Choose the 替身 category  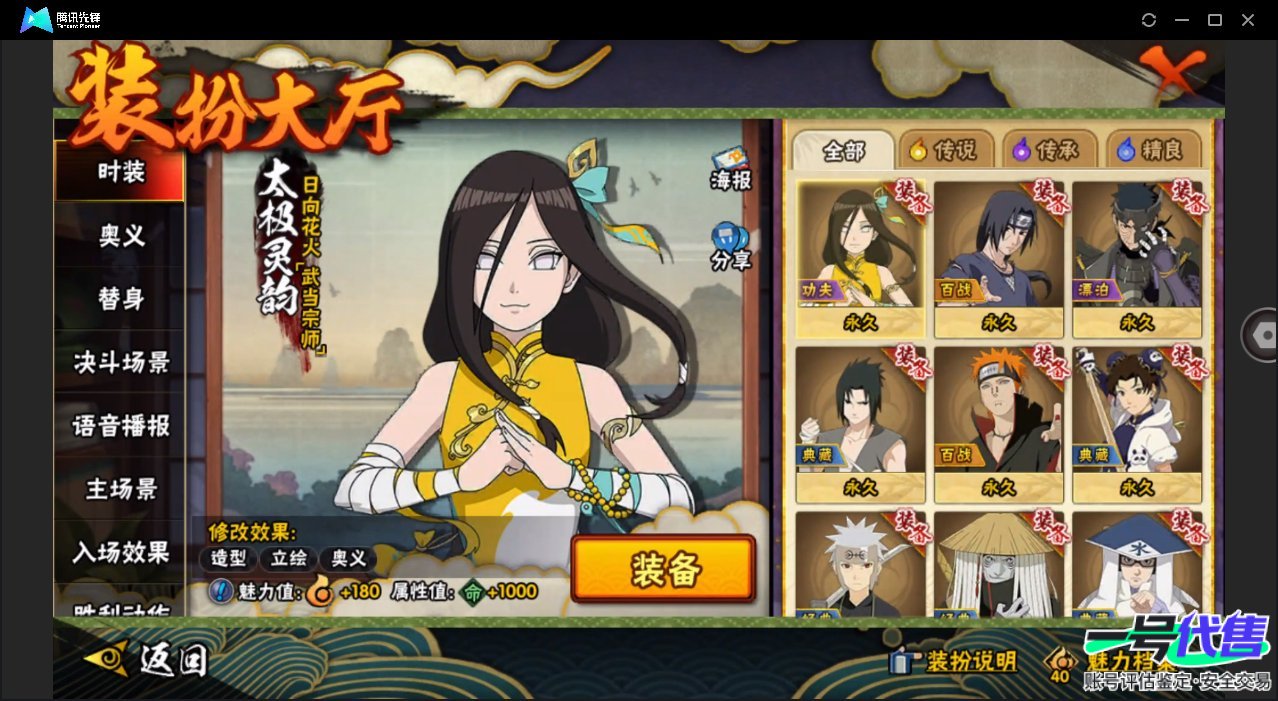point(120,299)
